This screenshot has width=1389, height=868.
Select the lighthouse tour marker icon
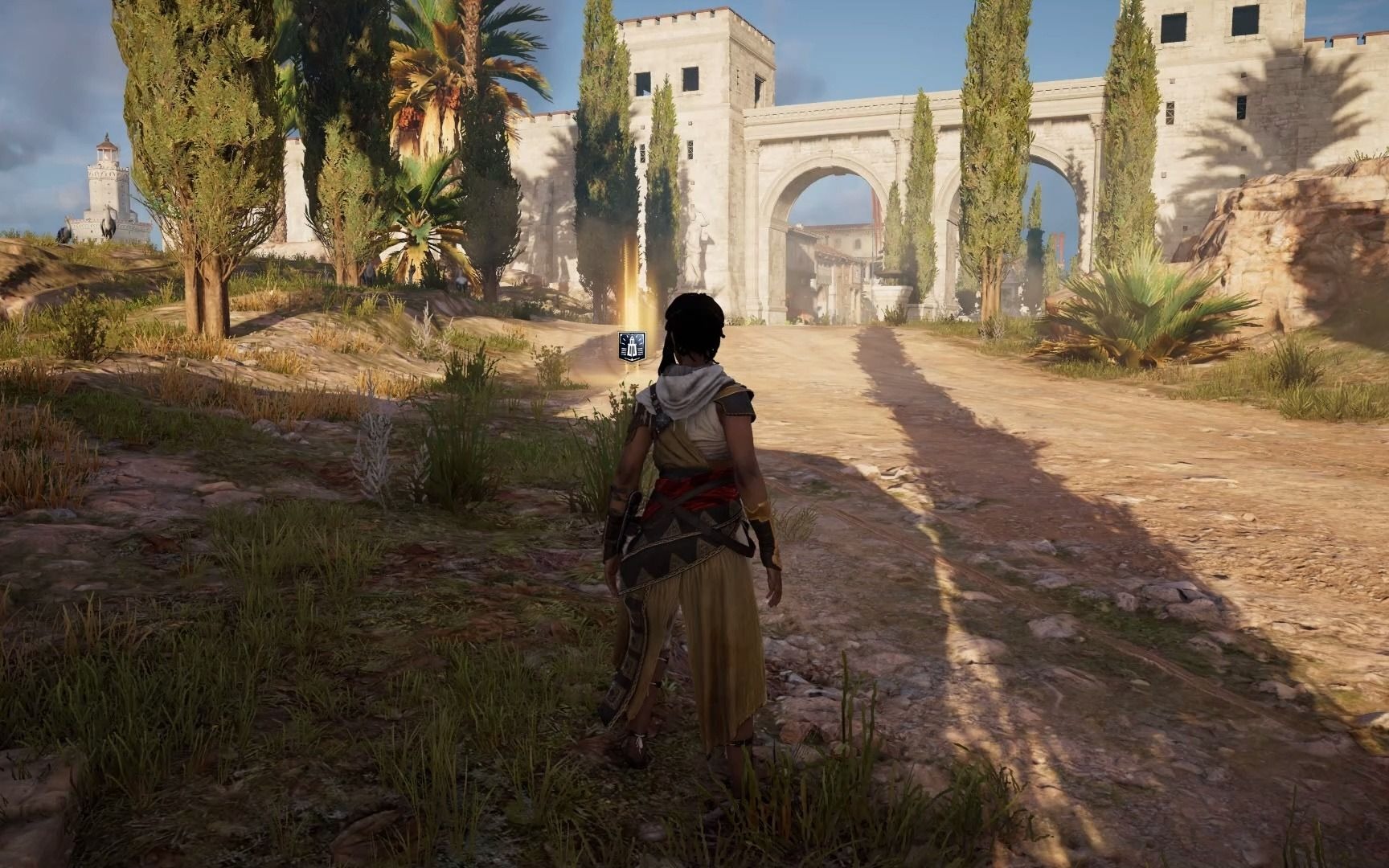[x=632, y=346]
